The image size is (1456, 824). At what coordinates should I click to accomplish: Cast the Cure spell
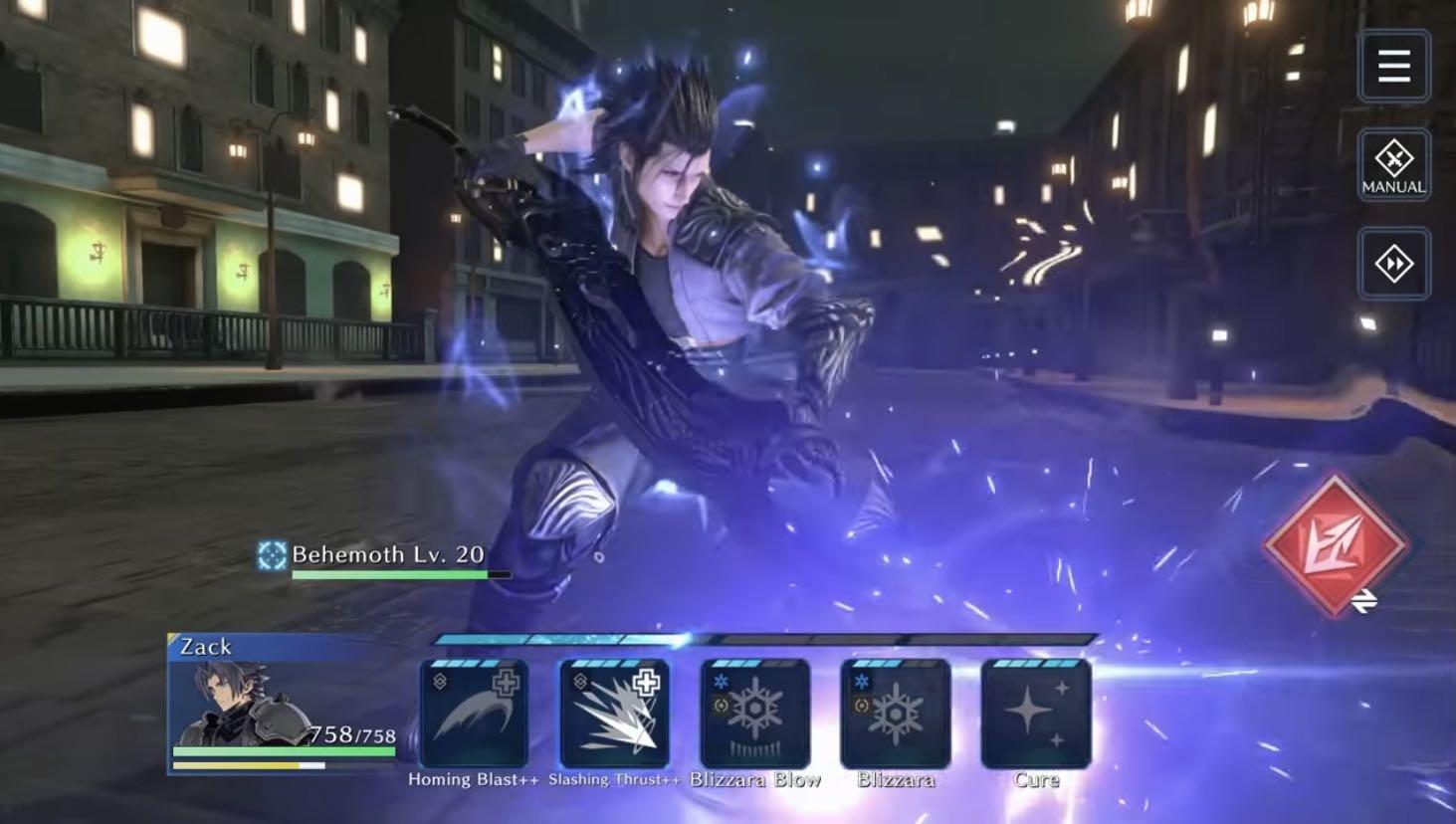click(x=1036, y=715)
